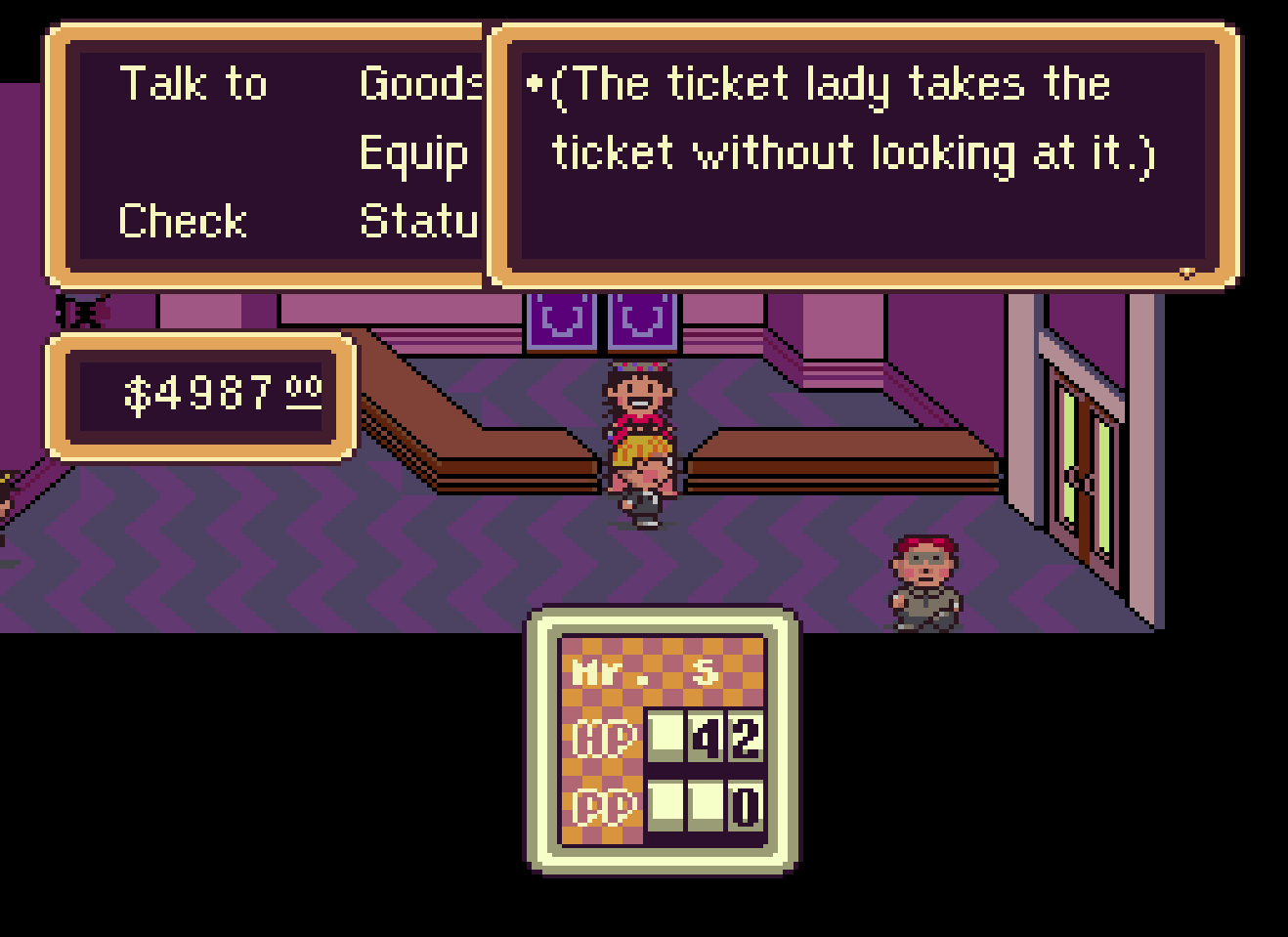The height and width of the screenshot is (937, 1288).
Task: Select the Check command
Action: tap(182, 221)
